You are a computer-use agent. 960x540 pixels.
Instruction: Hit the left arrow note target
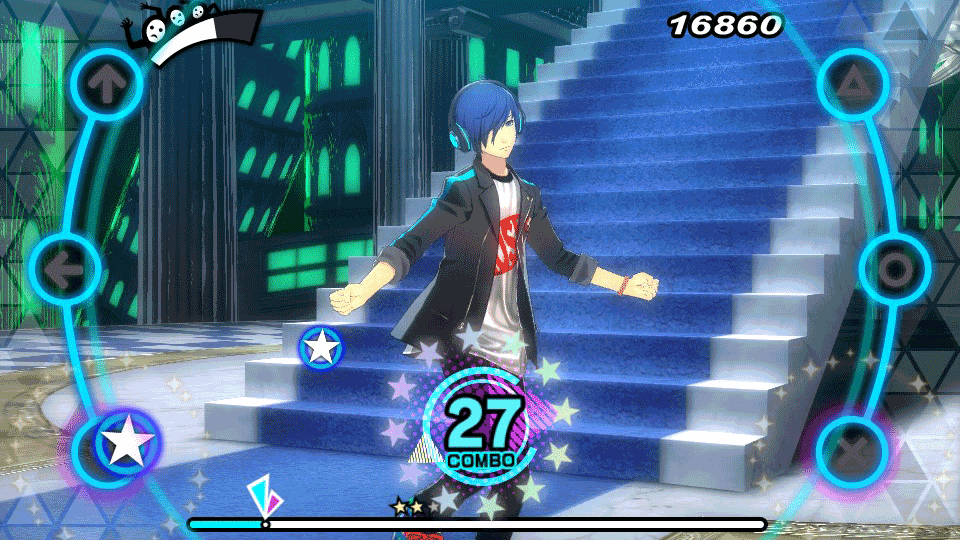point(66,268)
